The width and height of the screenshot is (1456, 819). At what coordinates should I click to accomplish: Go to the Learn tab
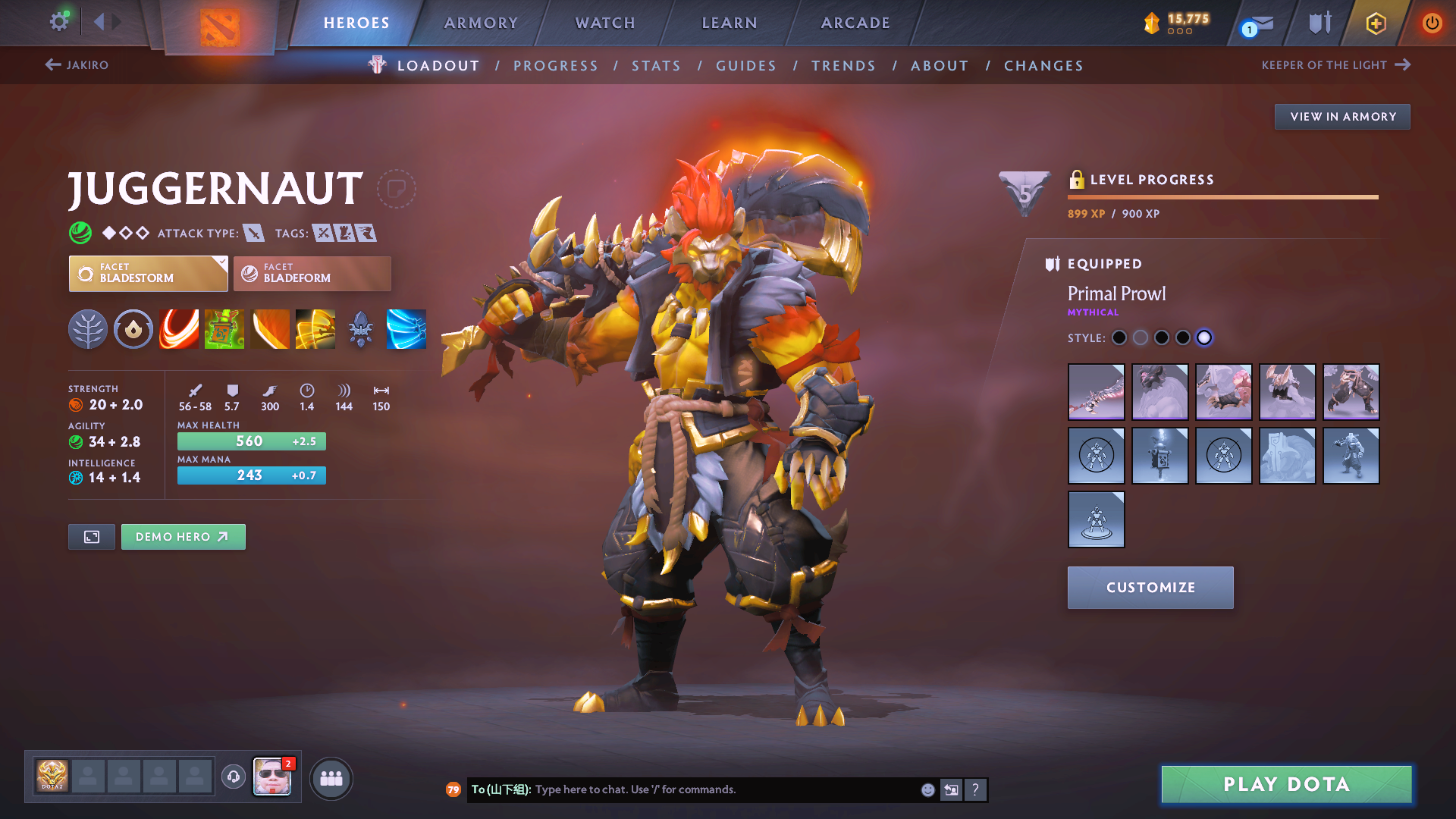click(730, 23)
